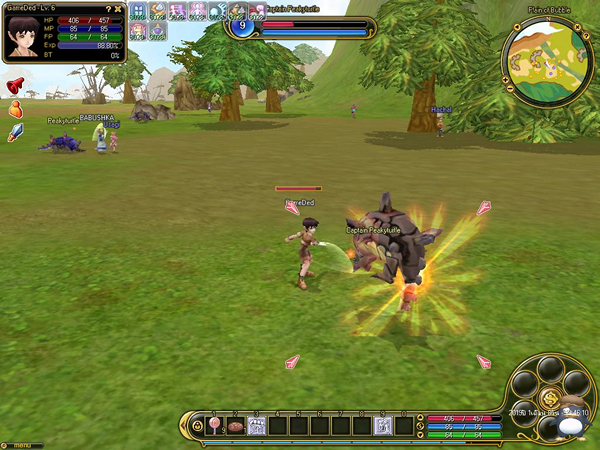Use the brown food item in the hotbar

point(235,425)
